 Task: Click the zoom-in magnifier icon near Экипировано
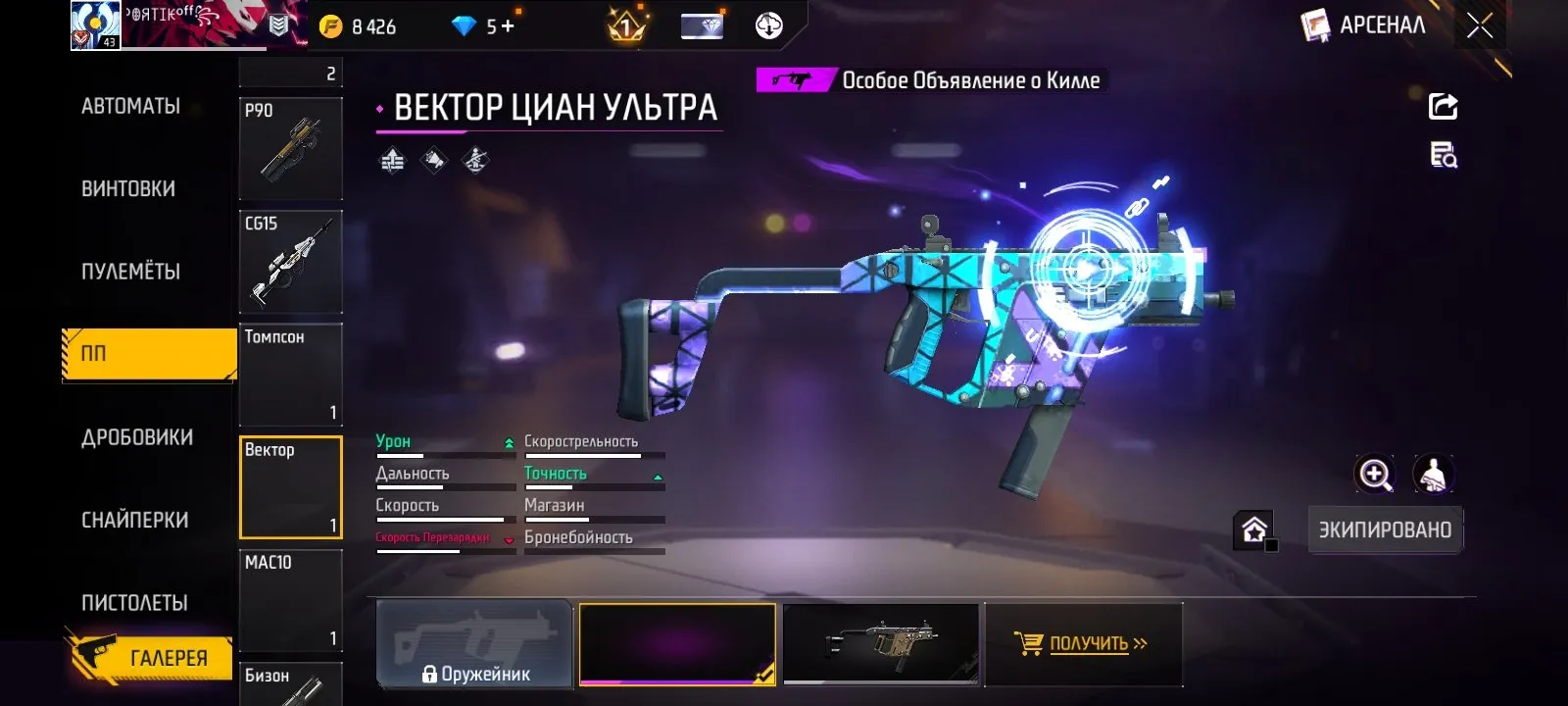tap(1376, 476)
